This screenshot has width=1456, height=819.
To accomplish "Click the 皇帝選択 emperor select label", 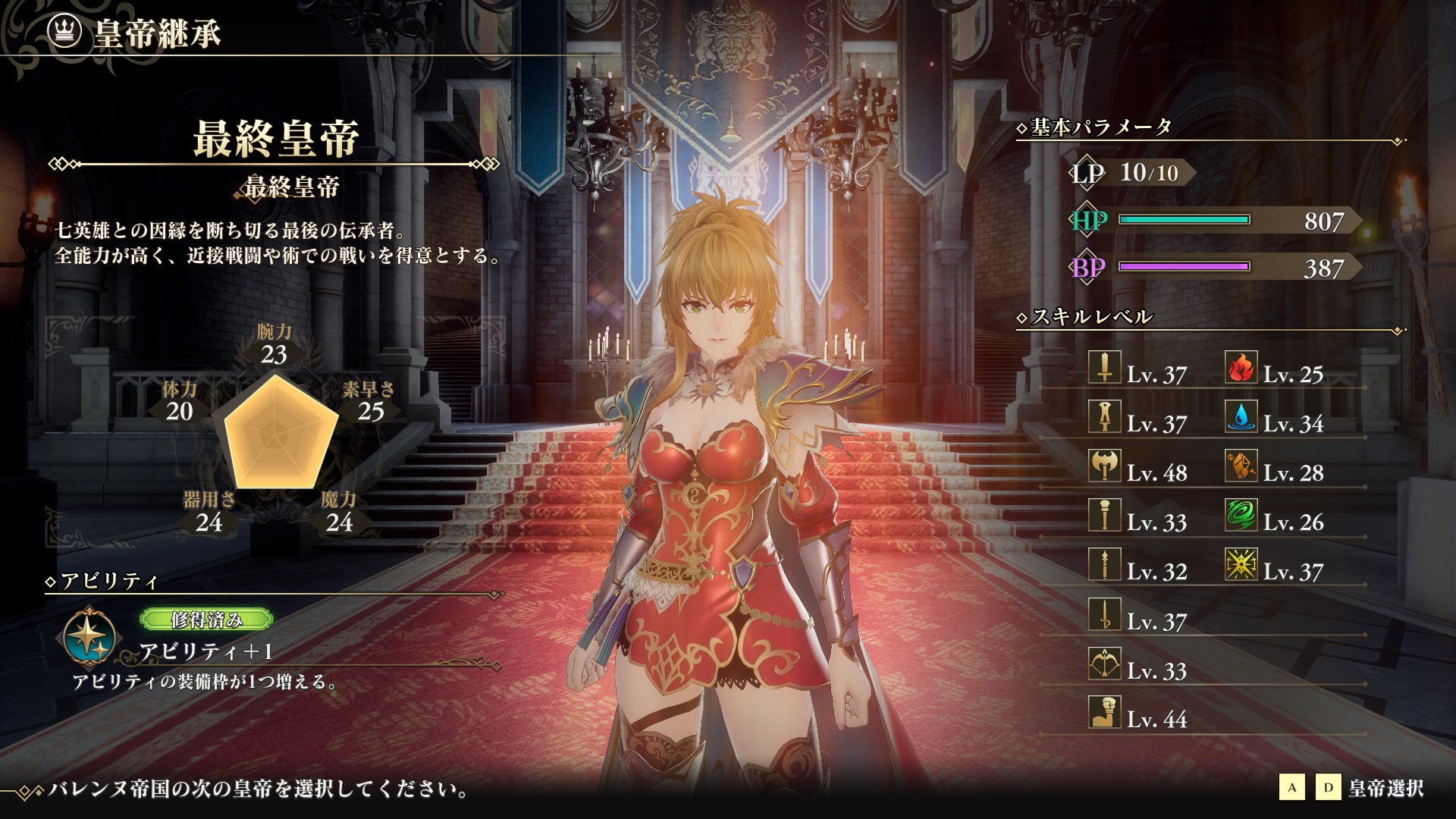I will (1385, 789).
